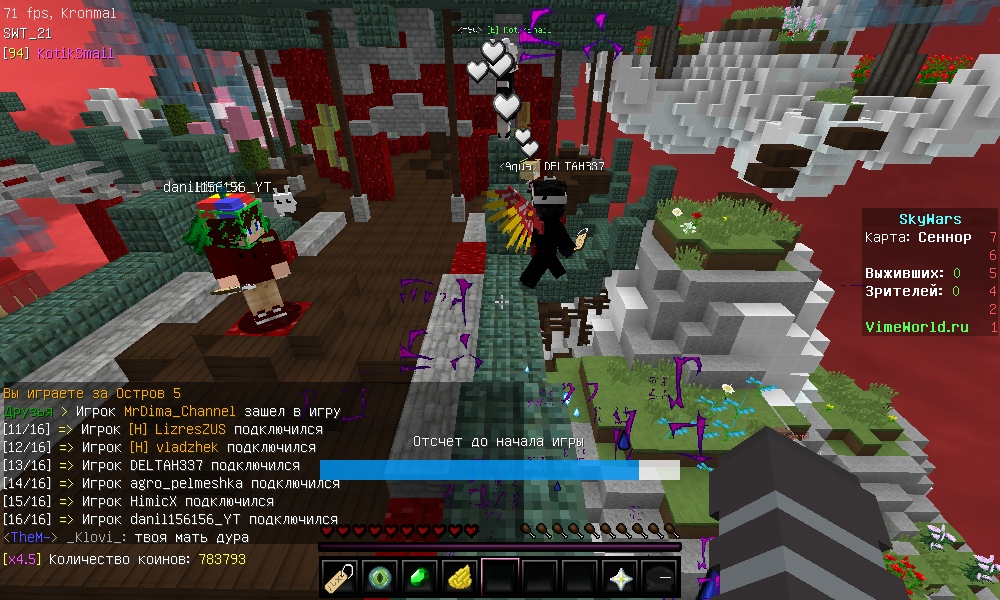Select the eye of ender slot
Viewport: 1000px width, 600px height.
tap(380, 578)
